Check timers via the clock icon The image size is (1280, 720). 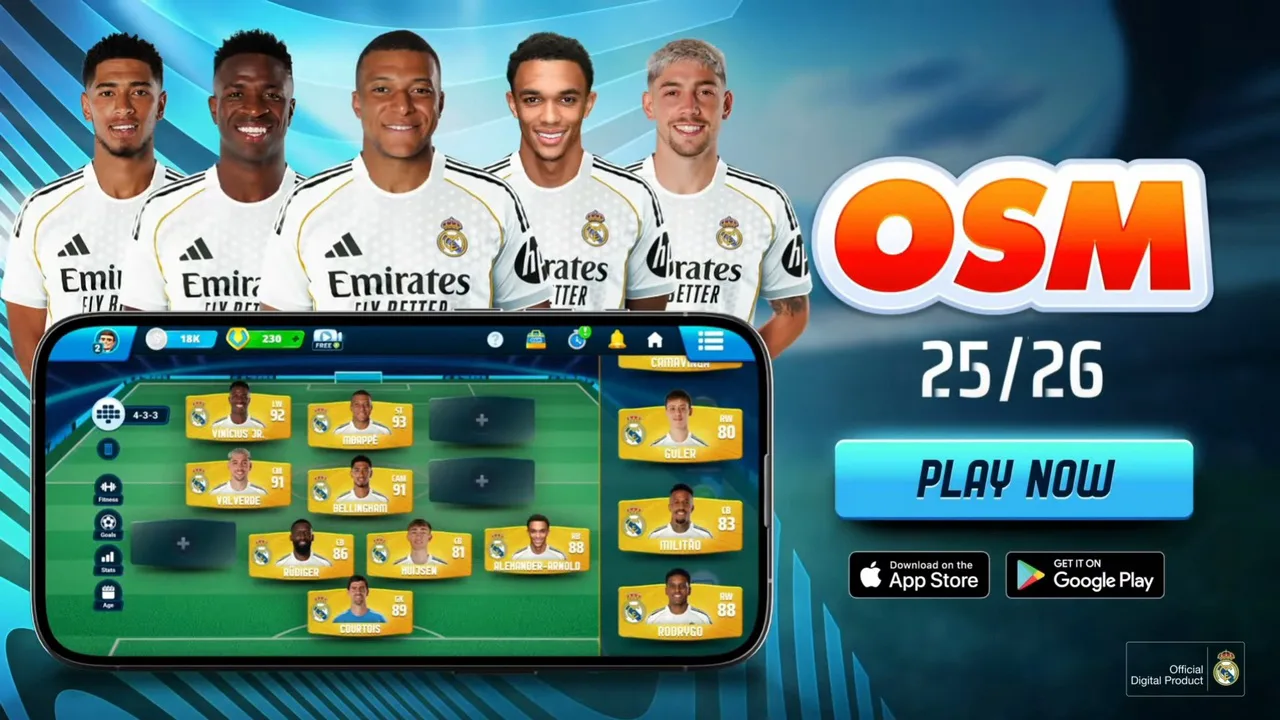(576, 339)
